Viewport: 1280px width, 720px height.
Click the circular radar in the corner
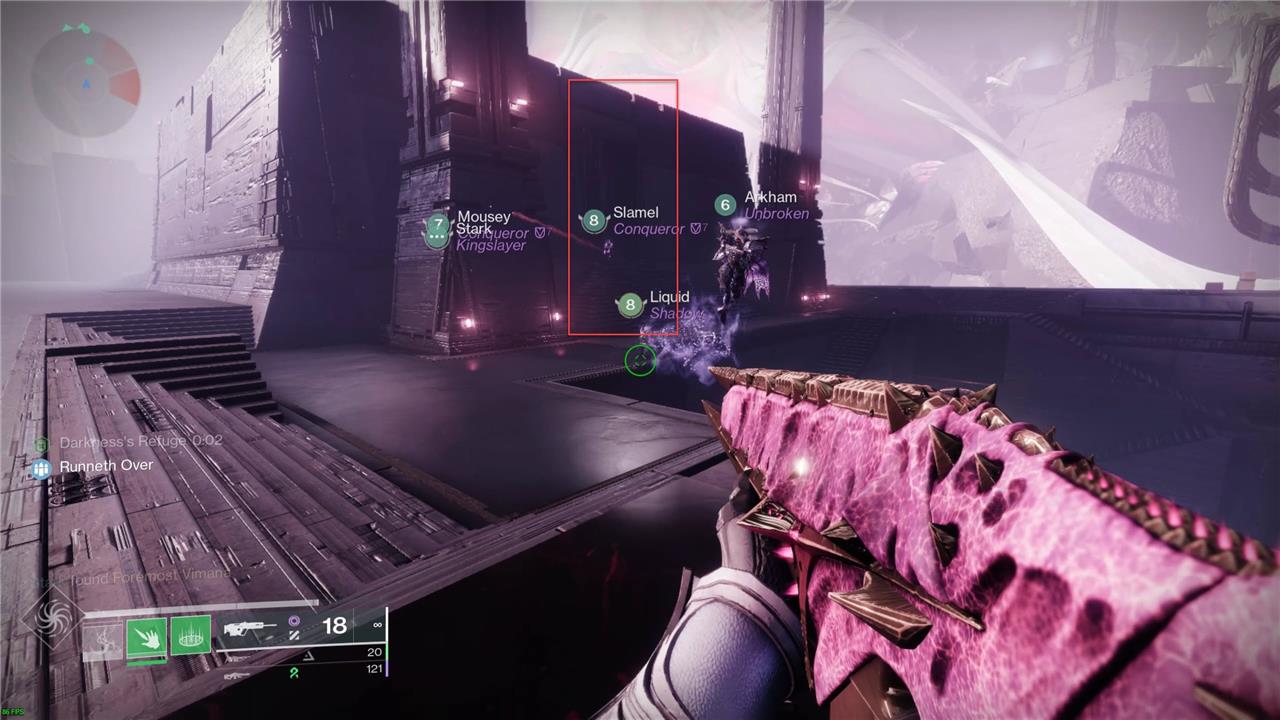[85, 78]
